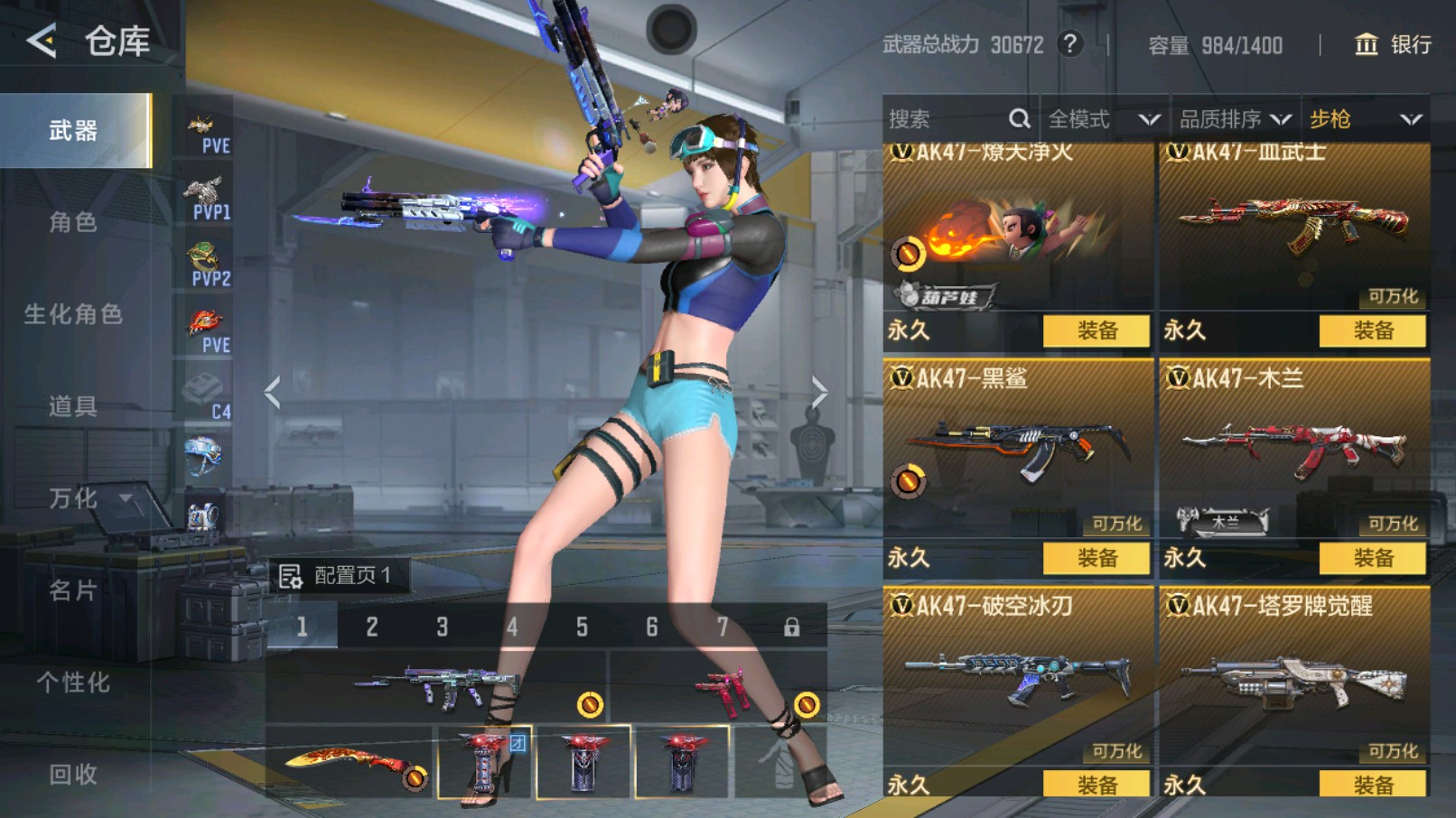Choose the 个性化 customization tab
Image resolution: width=1456 pixels, height=818 pixels.
pos(73,683)
